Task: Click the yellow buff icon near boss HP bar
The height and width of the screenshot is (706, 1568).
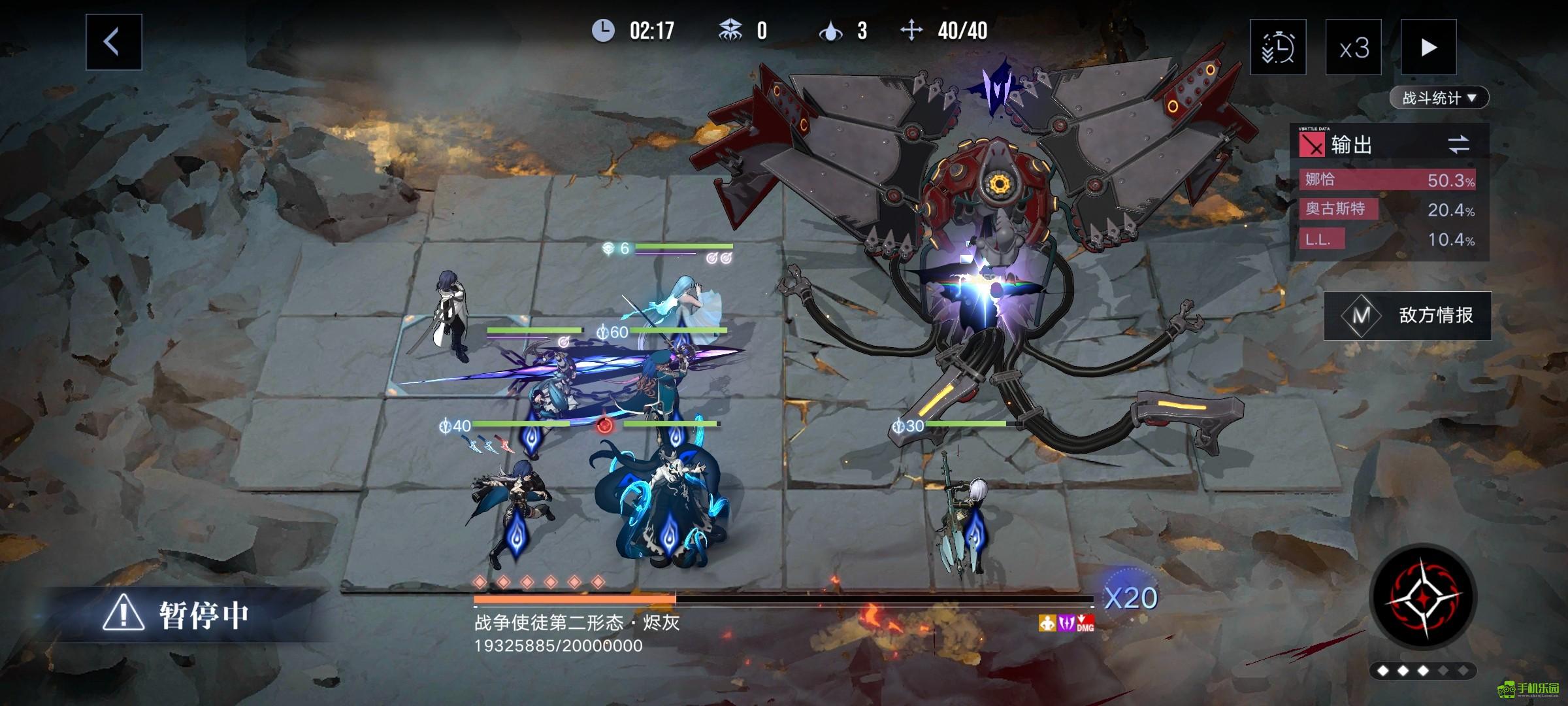Action: pyautogui.click(x=1047, y=624)
